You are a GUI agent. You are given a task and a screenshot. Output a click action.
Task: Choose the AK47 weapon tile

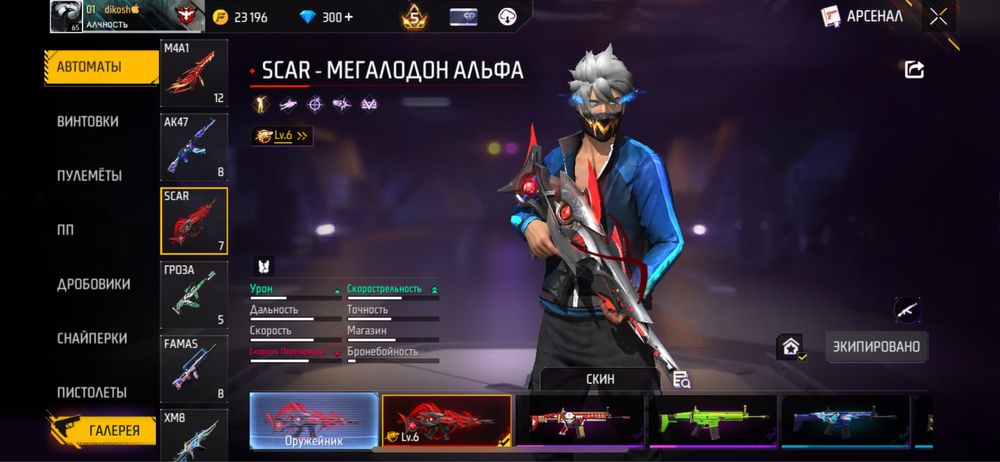[194, 145]
